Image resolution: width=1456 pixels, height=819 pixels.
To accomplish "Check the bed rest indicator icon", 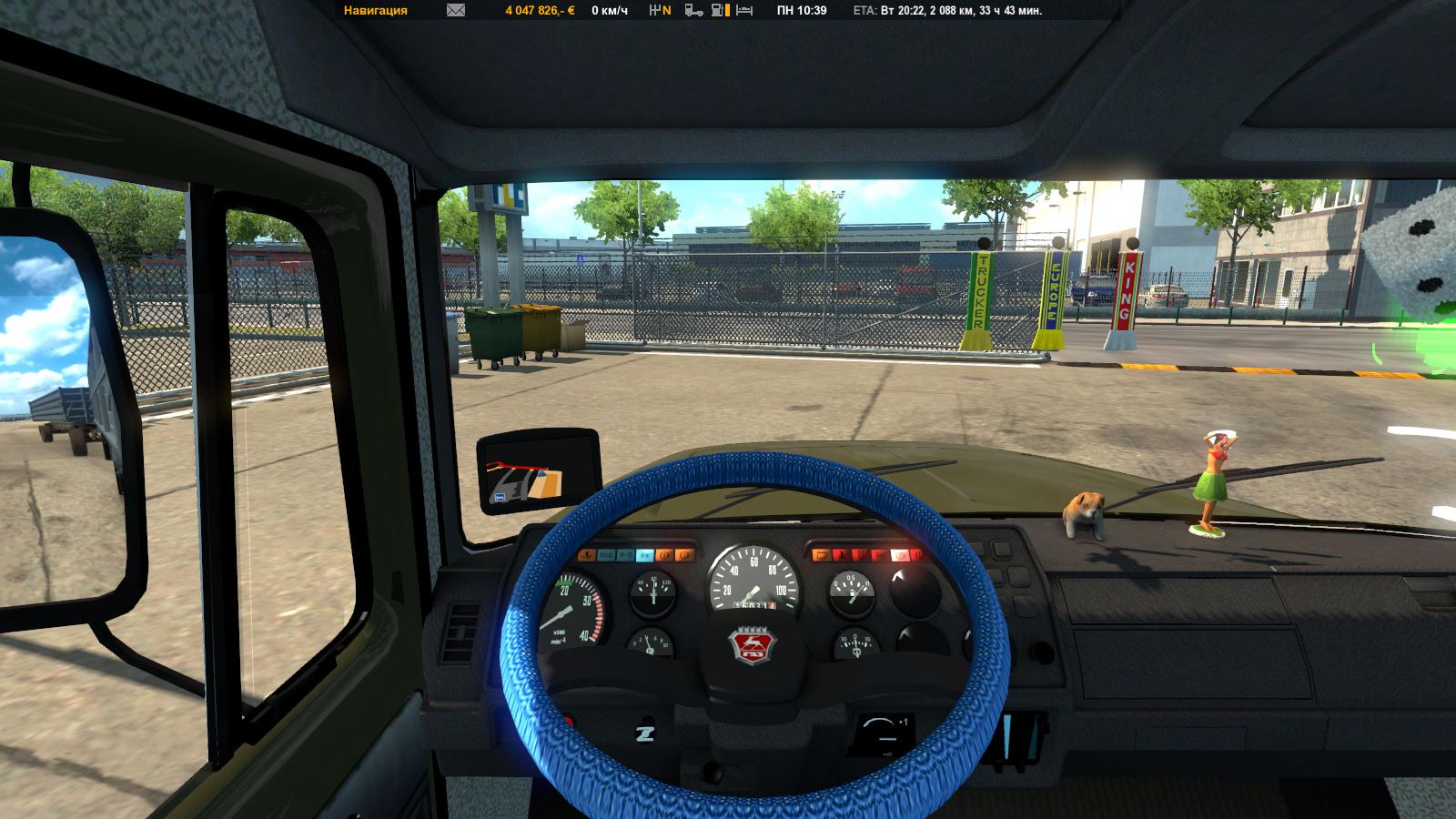I will click(744, 11).
